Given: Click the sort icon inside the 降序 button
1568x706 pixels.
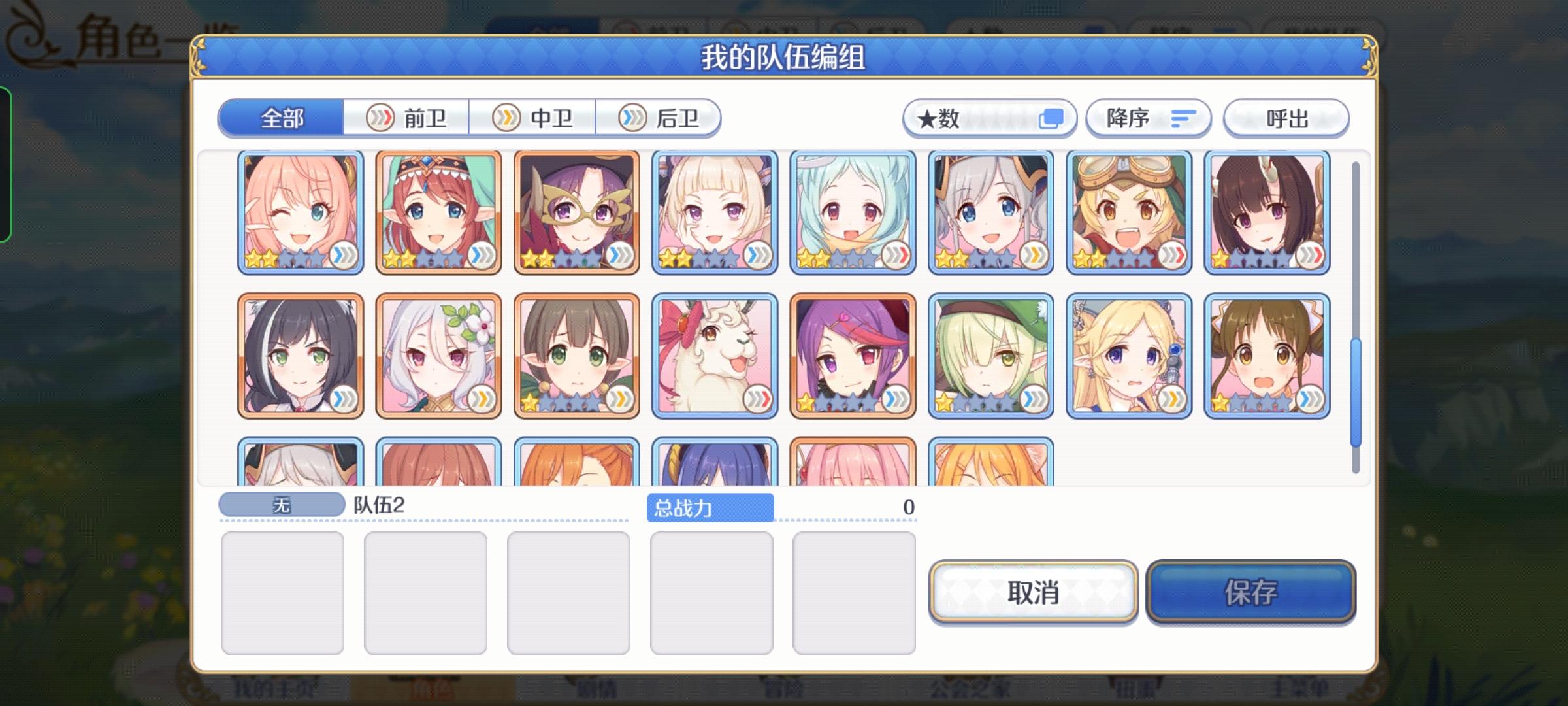Looking at the screenshot, I should click(x=1183, y=118).
